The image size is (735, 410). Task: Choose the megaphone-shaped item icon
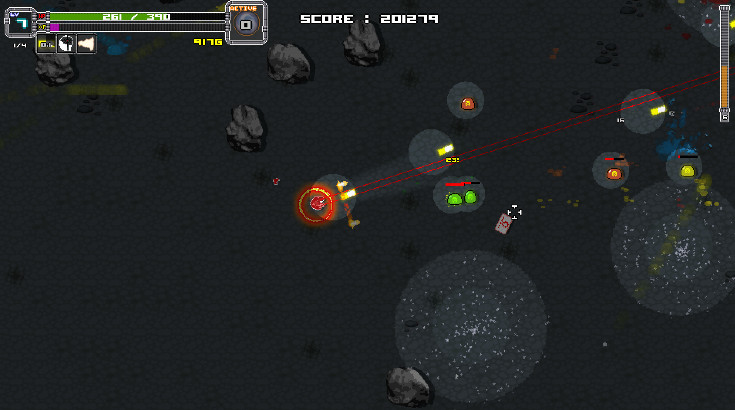[x=86, y=44]
